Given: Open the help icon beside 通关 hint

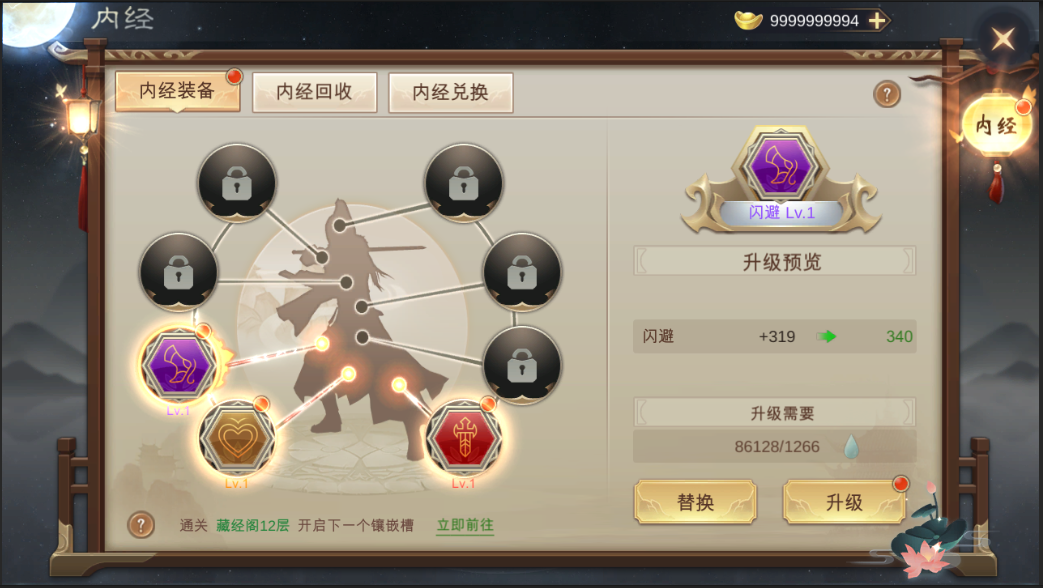Looking at the screenshot, I should click(141, 525).
